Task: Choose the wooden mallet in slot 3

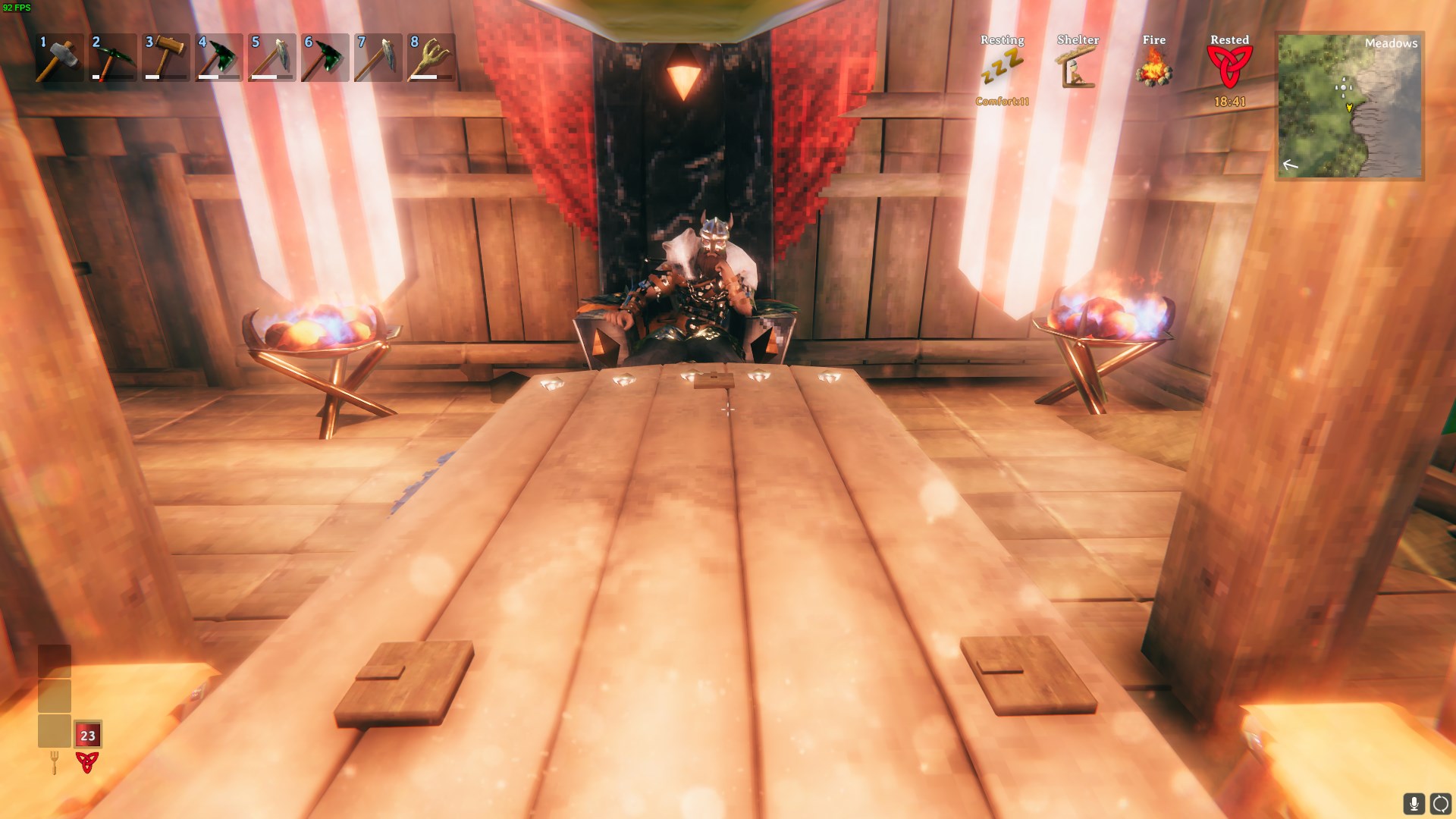Action: click(165, 58)
